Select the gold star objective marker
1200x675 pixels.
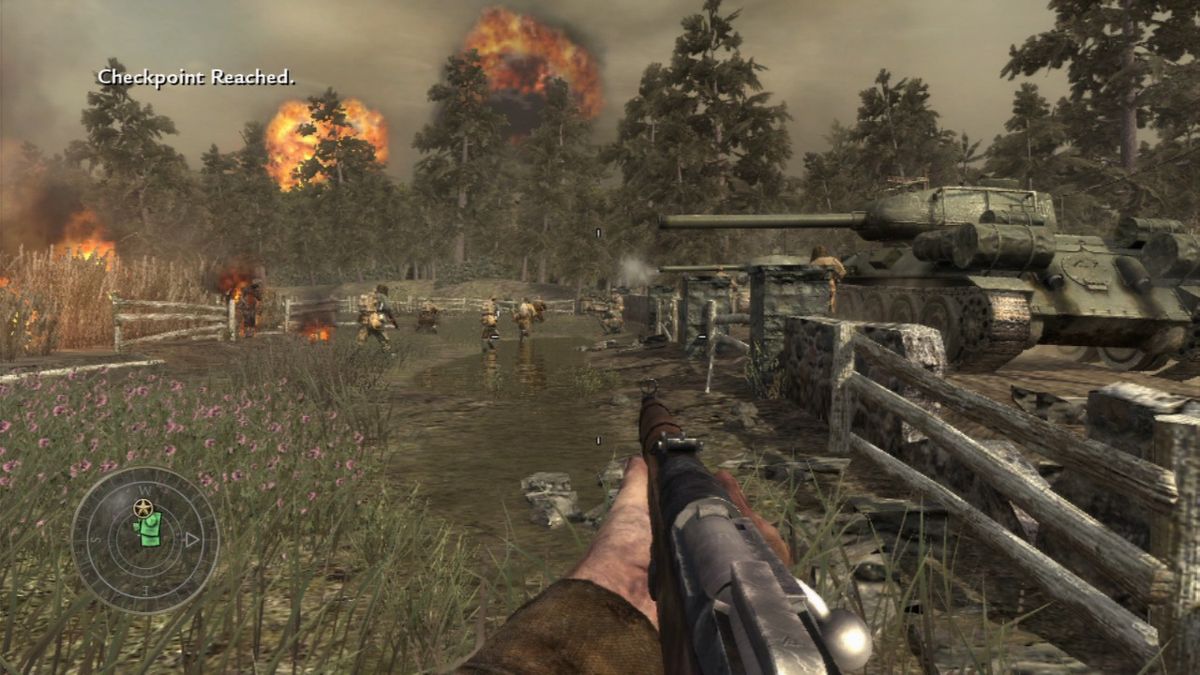[142, 508]
